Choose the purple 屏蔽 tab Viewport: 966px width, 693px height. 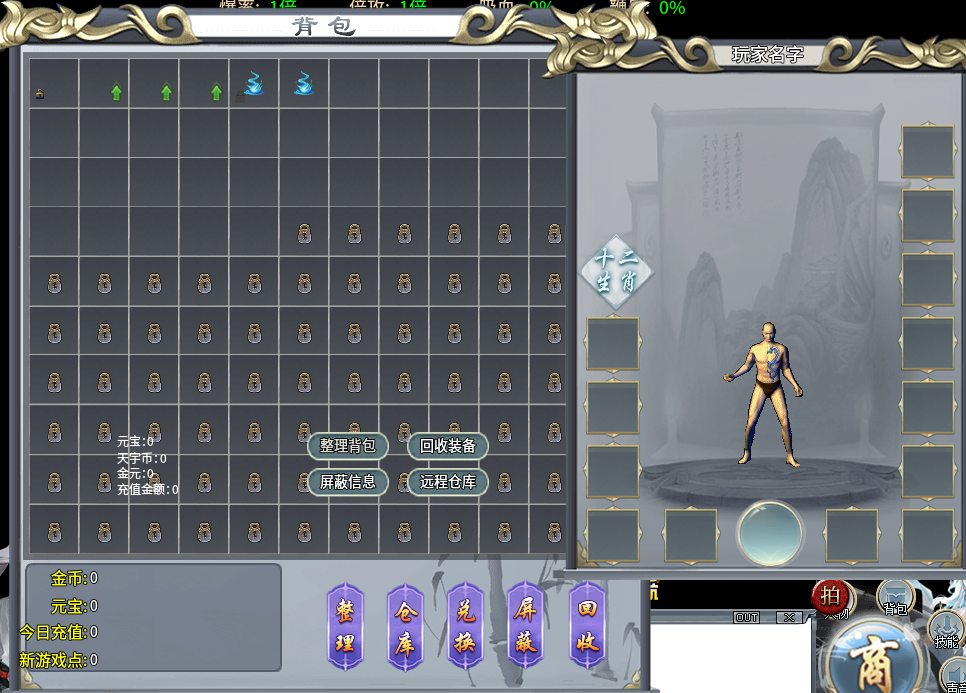527,626
